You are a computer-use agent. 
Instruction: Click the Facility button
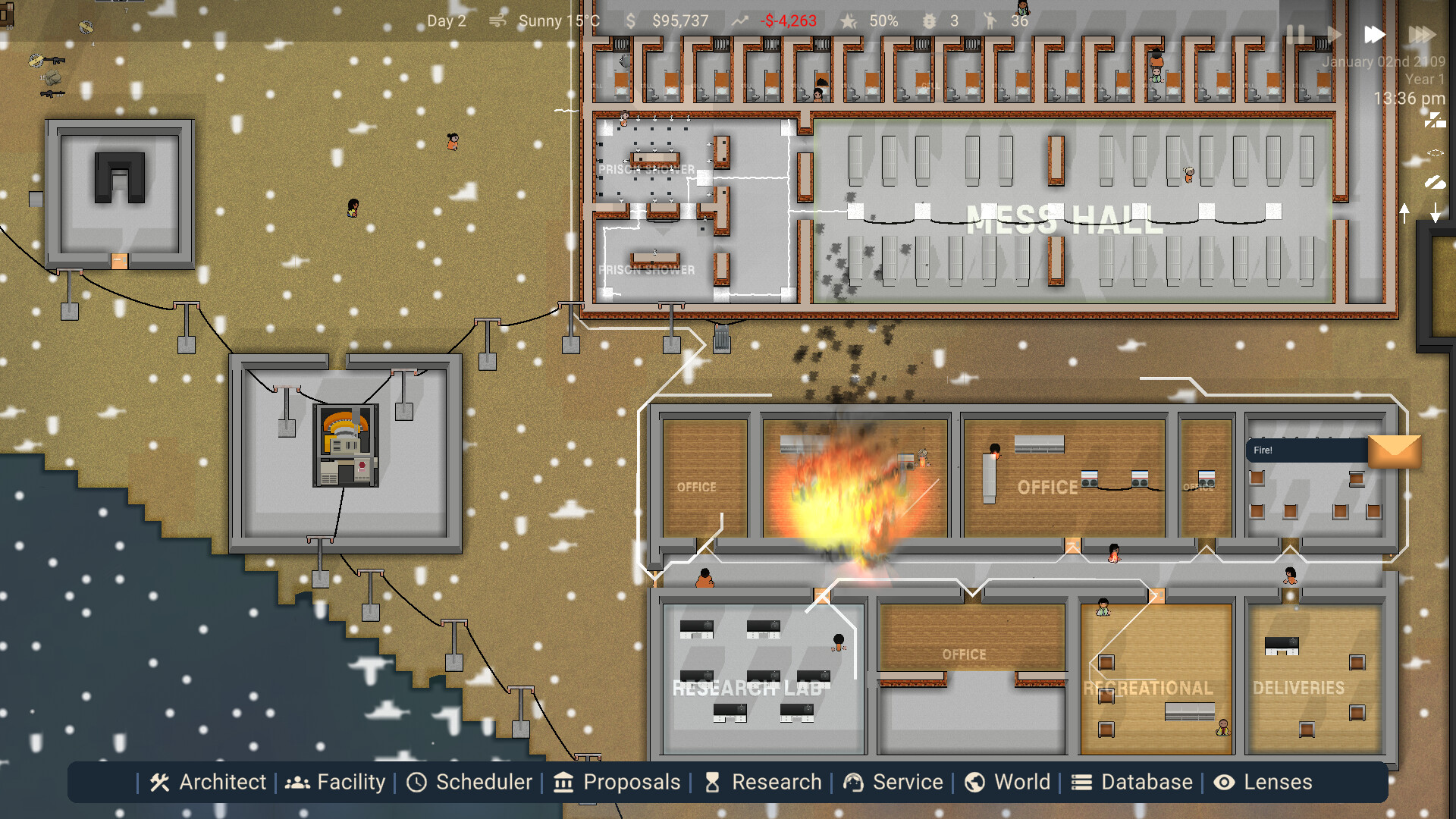[336, 782]
